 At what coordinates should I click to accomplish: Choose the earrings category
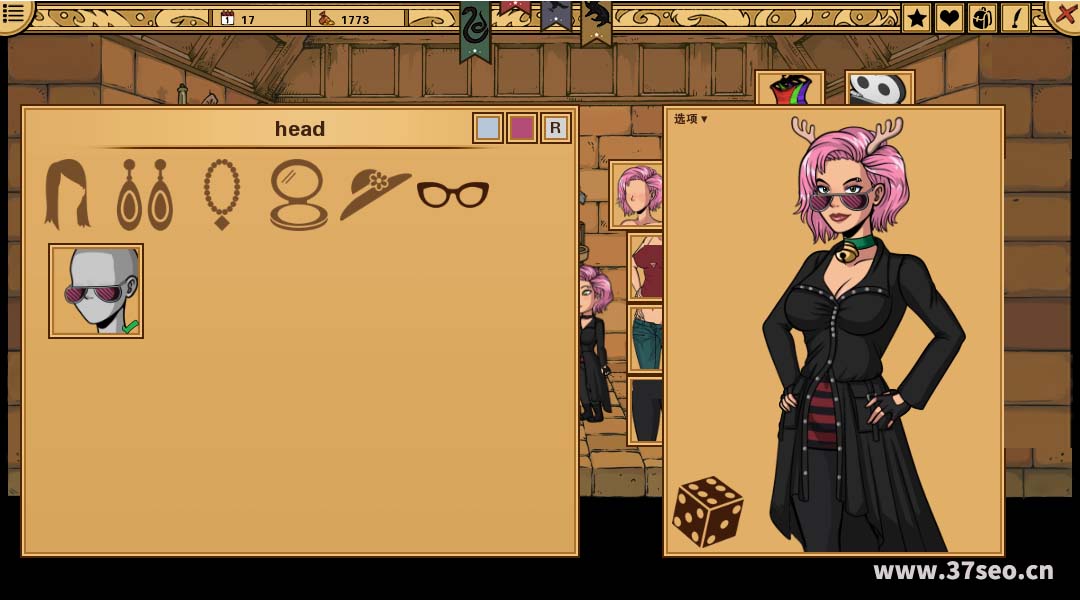tap(145, 194)
